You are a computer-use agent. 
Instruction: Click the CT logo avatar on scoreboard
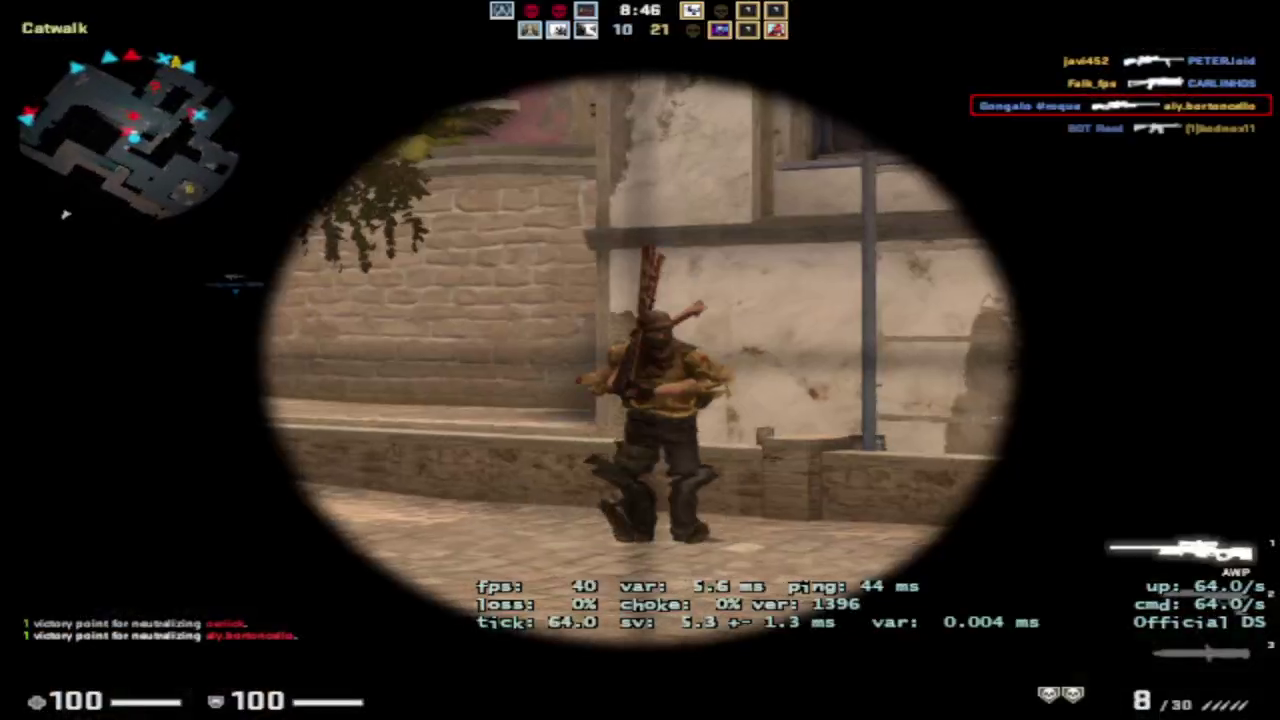[x=501, y=11]
